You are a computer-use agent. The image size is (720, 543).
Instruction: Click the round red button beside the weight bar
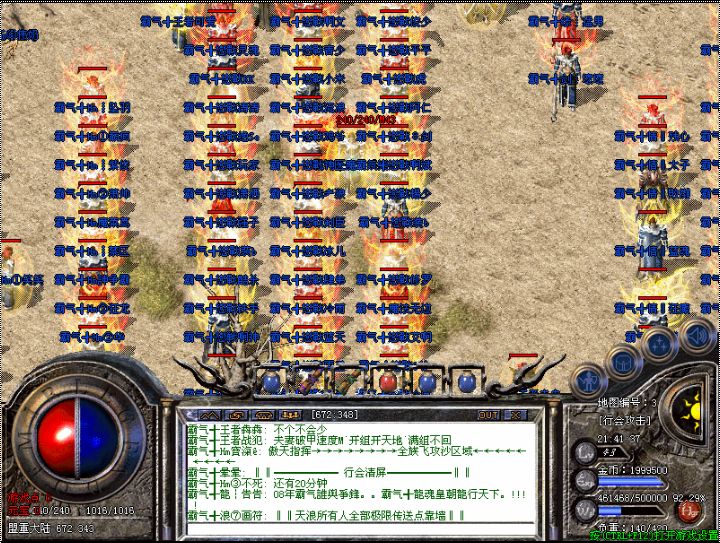[688, 511]
